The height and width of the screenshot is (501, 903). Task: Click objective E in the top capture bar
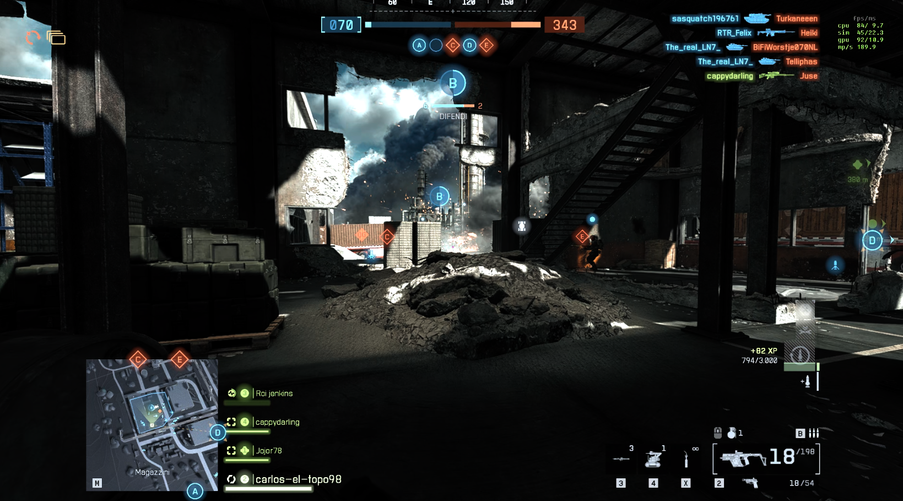(487, 45)
